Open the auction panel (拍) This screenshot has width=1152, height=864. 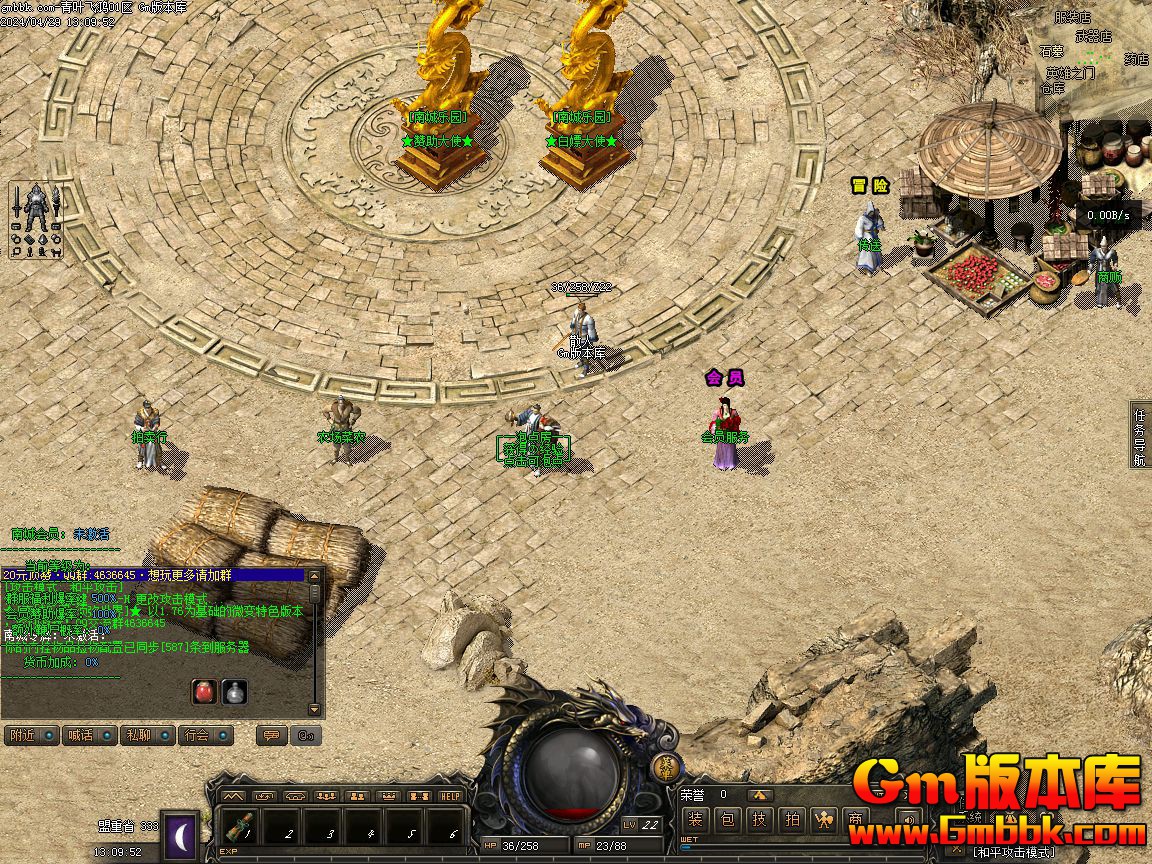[792, 821]
